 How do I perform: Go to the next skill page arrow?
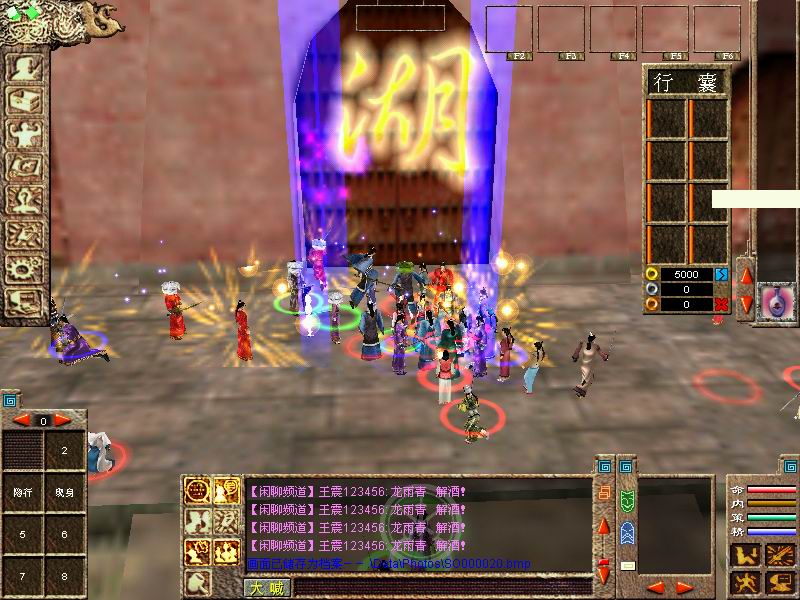63,421
